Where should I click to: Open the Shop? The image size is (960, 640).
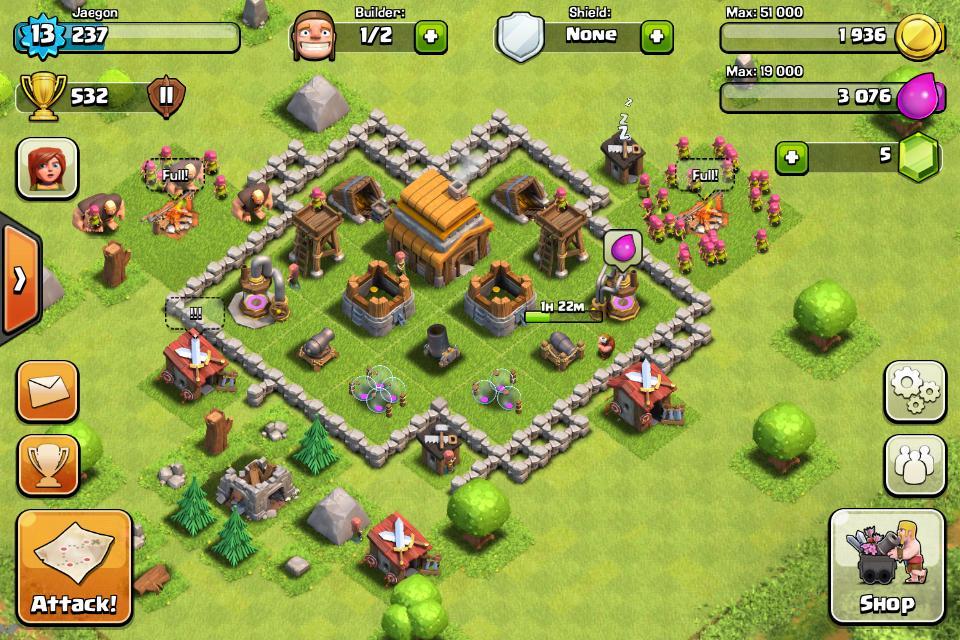point(886,566)
